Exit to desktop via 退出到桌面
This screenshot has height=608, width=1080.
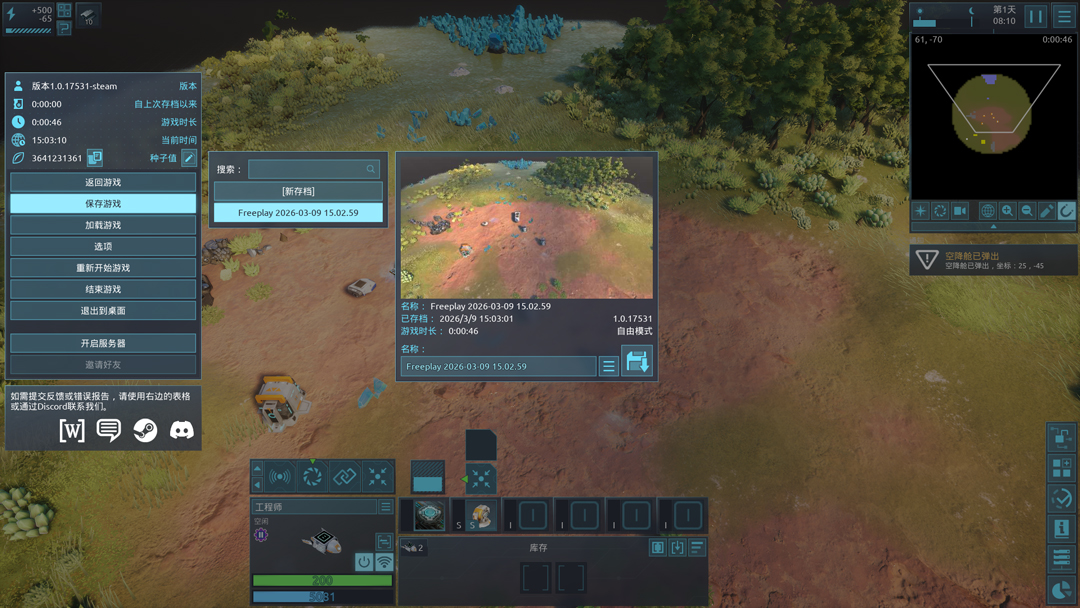[103, 311]
